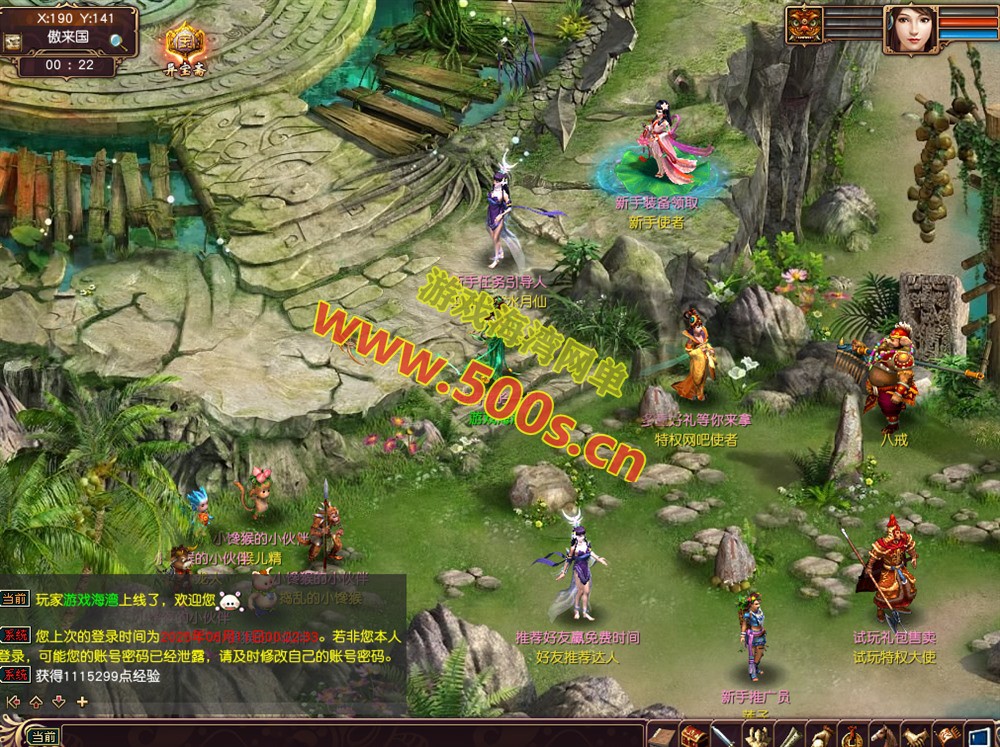Image resolution: width=1000 pixels, height=747 pixels.
Task: Open the red treasure chest on toolbar
Action: (692, 736)
